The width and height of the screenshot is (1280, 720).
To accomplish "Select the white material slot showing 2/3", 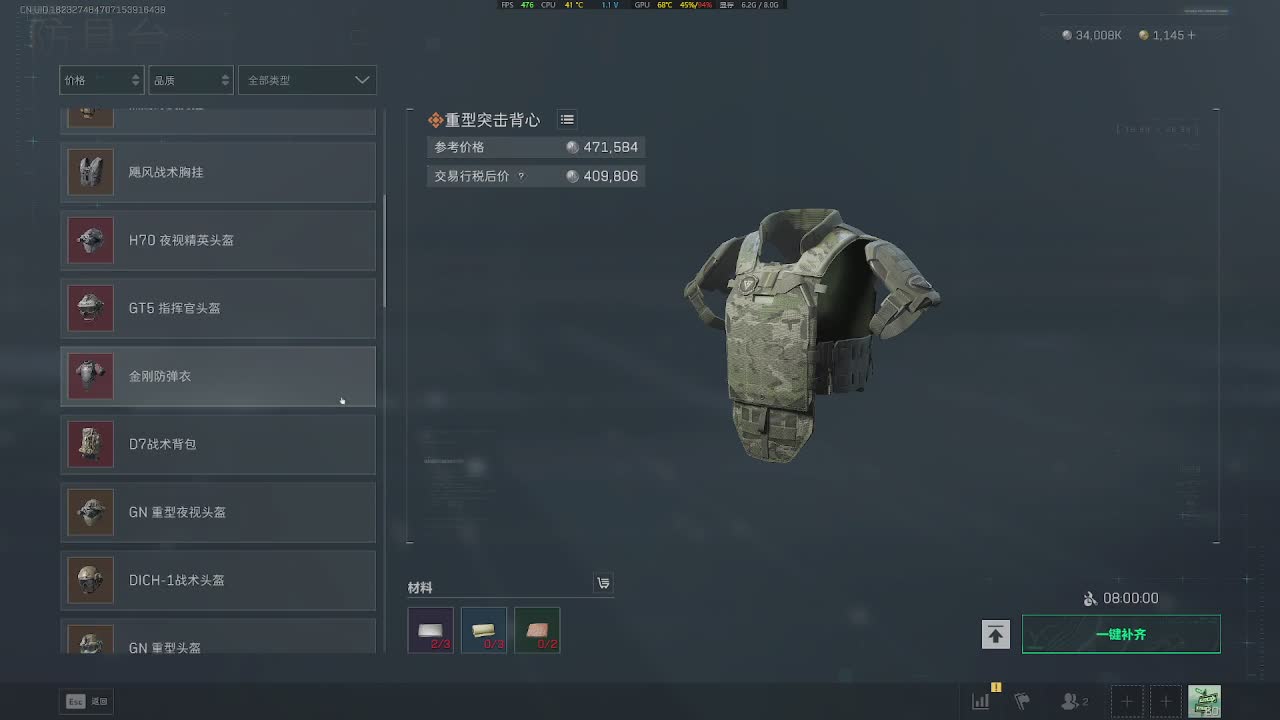I will [x=431, y=630].
